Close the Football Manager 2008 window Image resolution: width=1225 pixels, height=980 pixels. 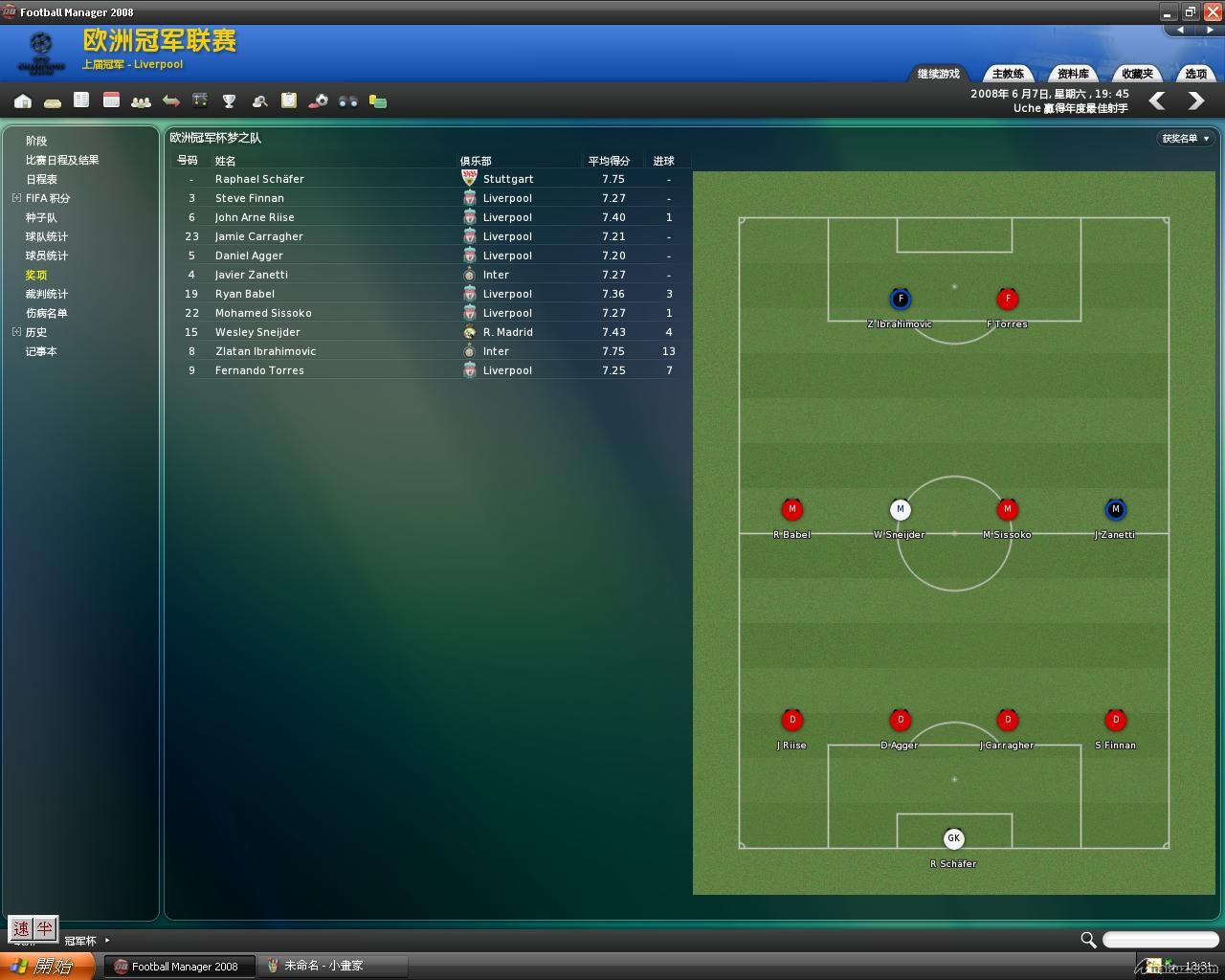click(x=1212, y=11)
